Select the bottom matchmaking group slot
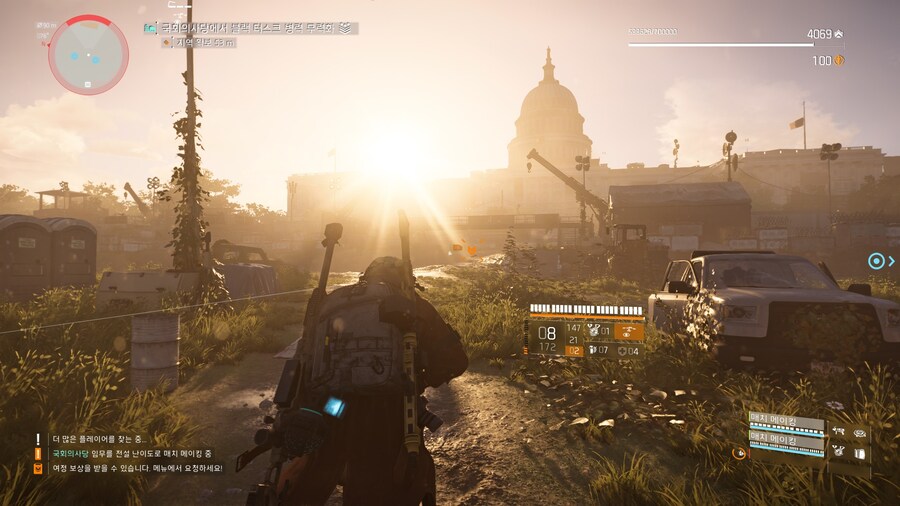 [x=787, y=441]
